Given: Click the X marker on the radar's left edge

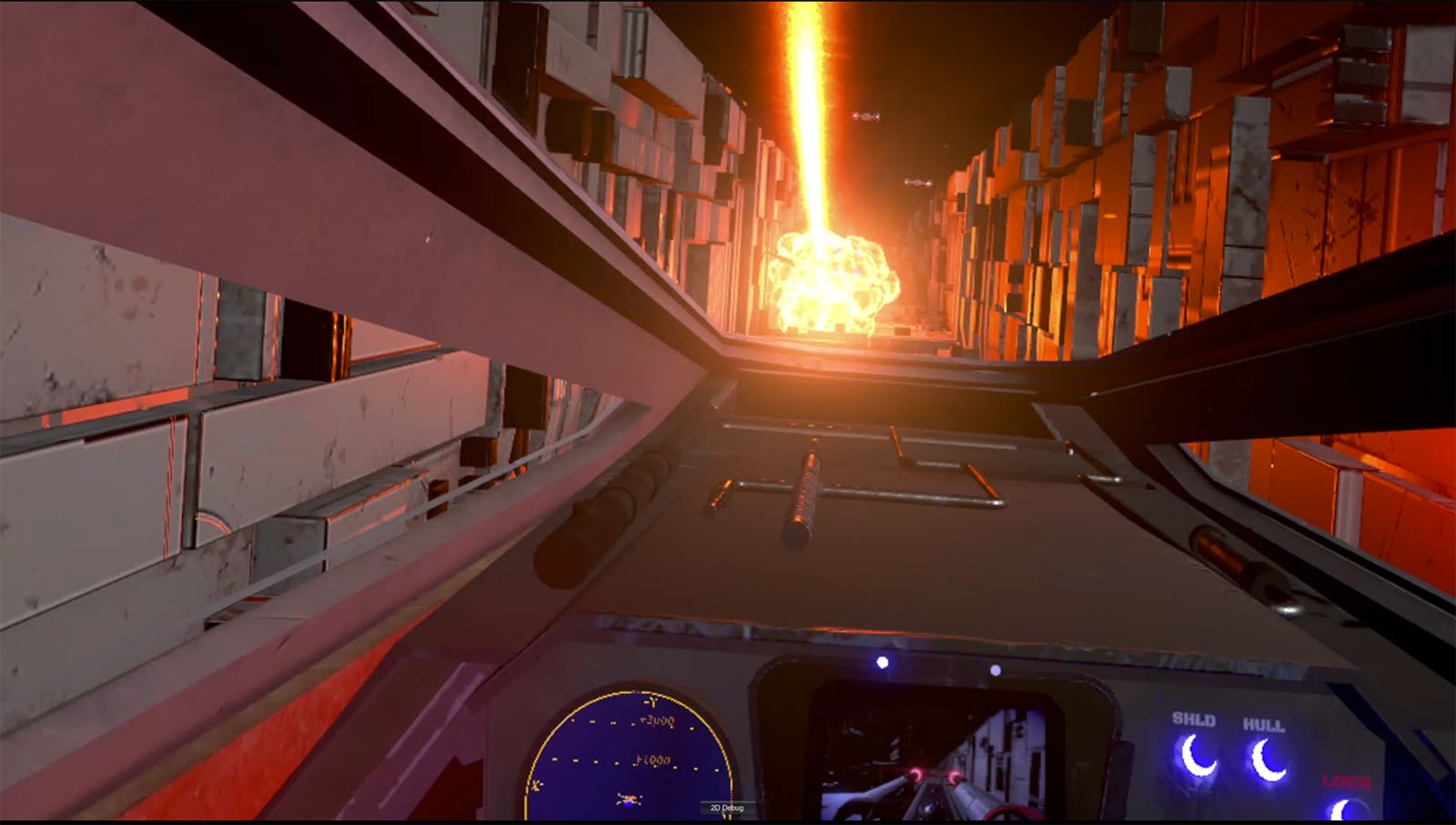Looking at the screenshot, I should pyautogui.click(x=537, y=784).
